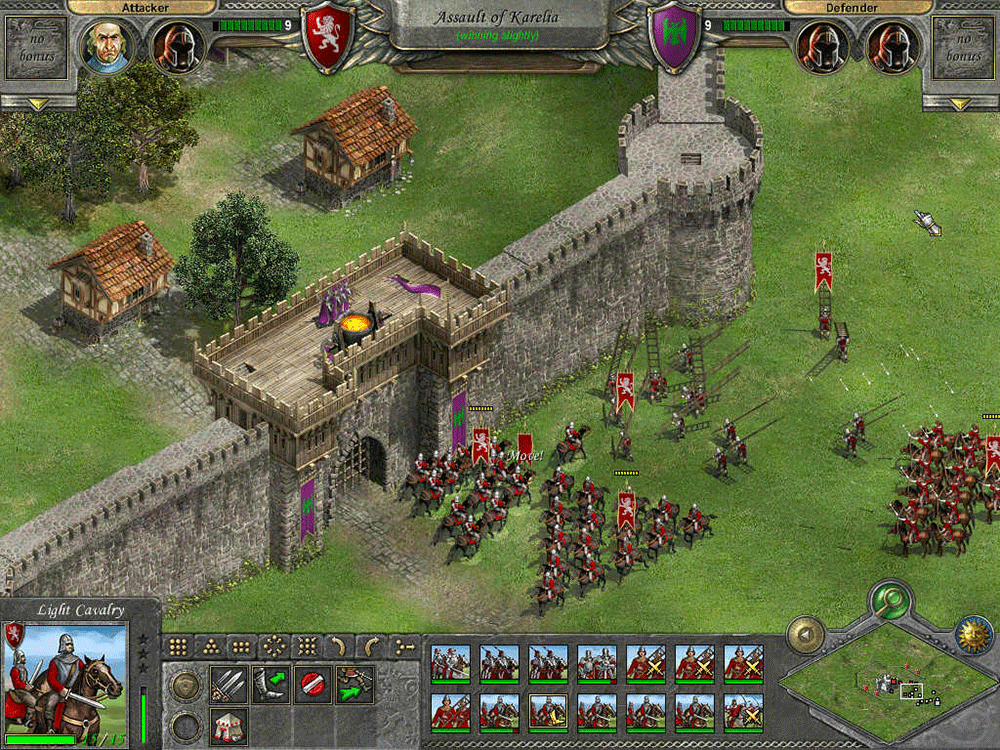1000x750 pixels.
Task: Expand the defender bonus panel arrow
Action: click(961, 103)
